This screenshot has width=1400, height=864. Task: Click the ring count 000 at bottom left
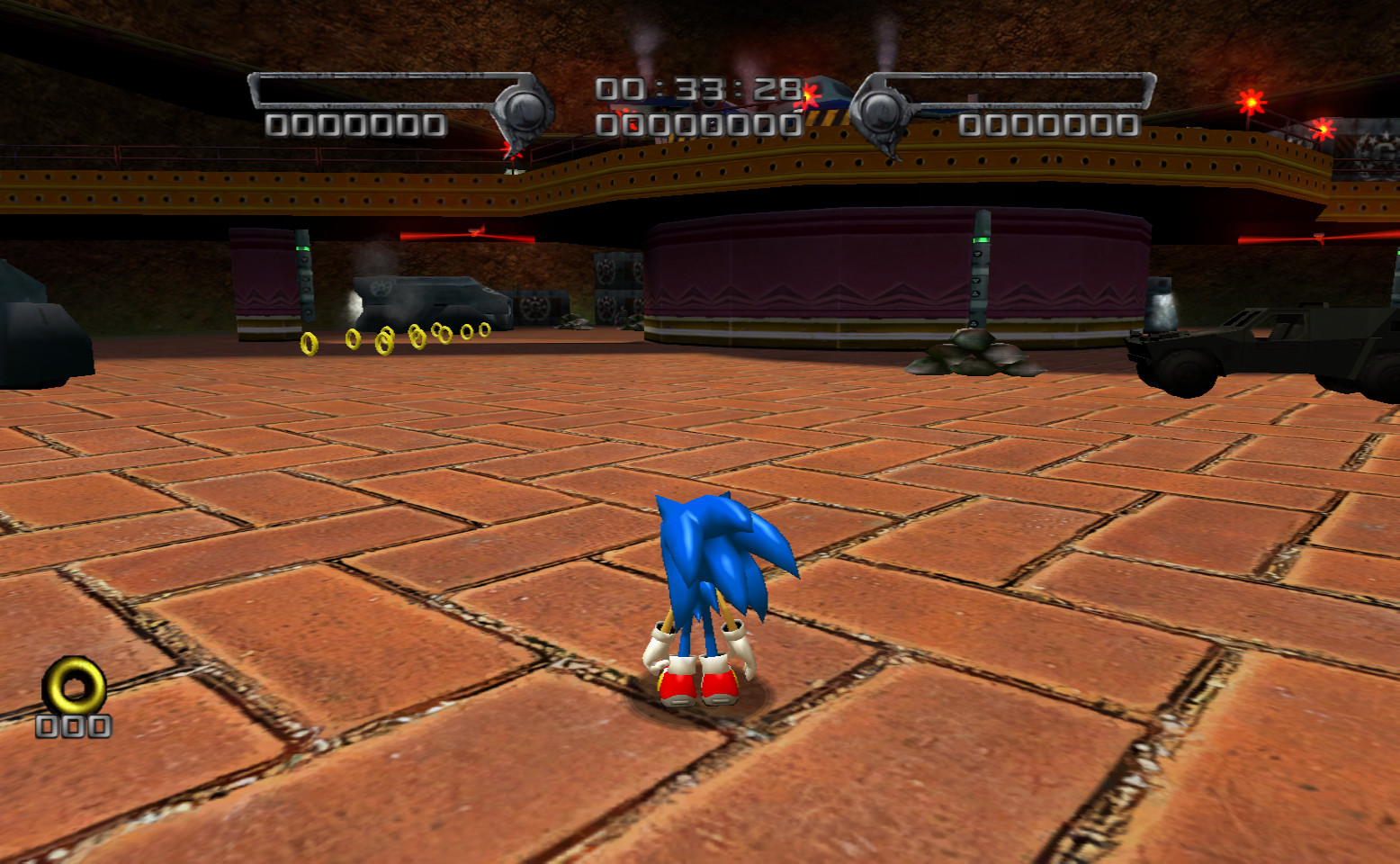pos(74,727)
